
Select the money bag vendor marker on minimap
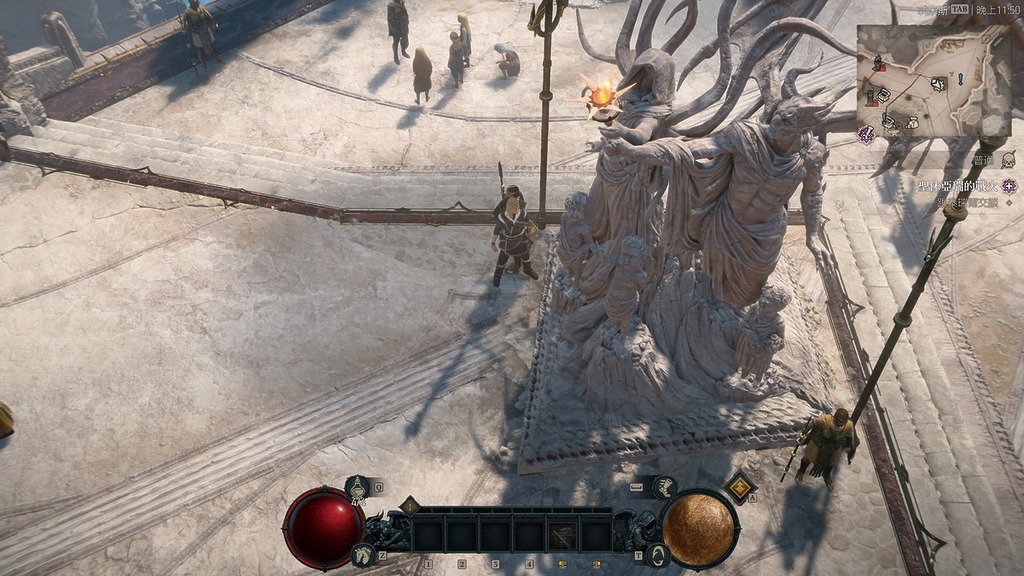point(911,122)
